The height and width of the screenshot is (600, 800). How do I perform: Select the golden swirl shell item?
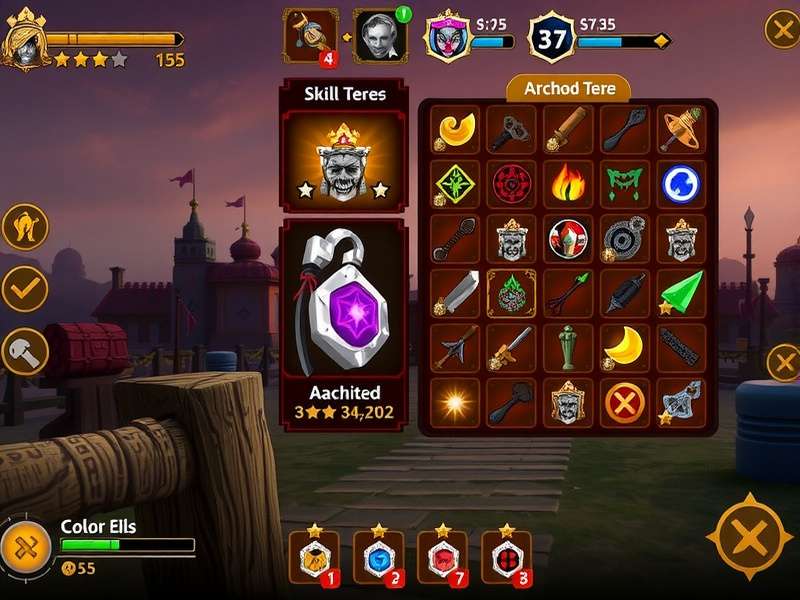[456, 129]
